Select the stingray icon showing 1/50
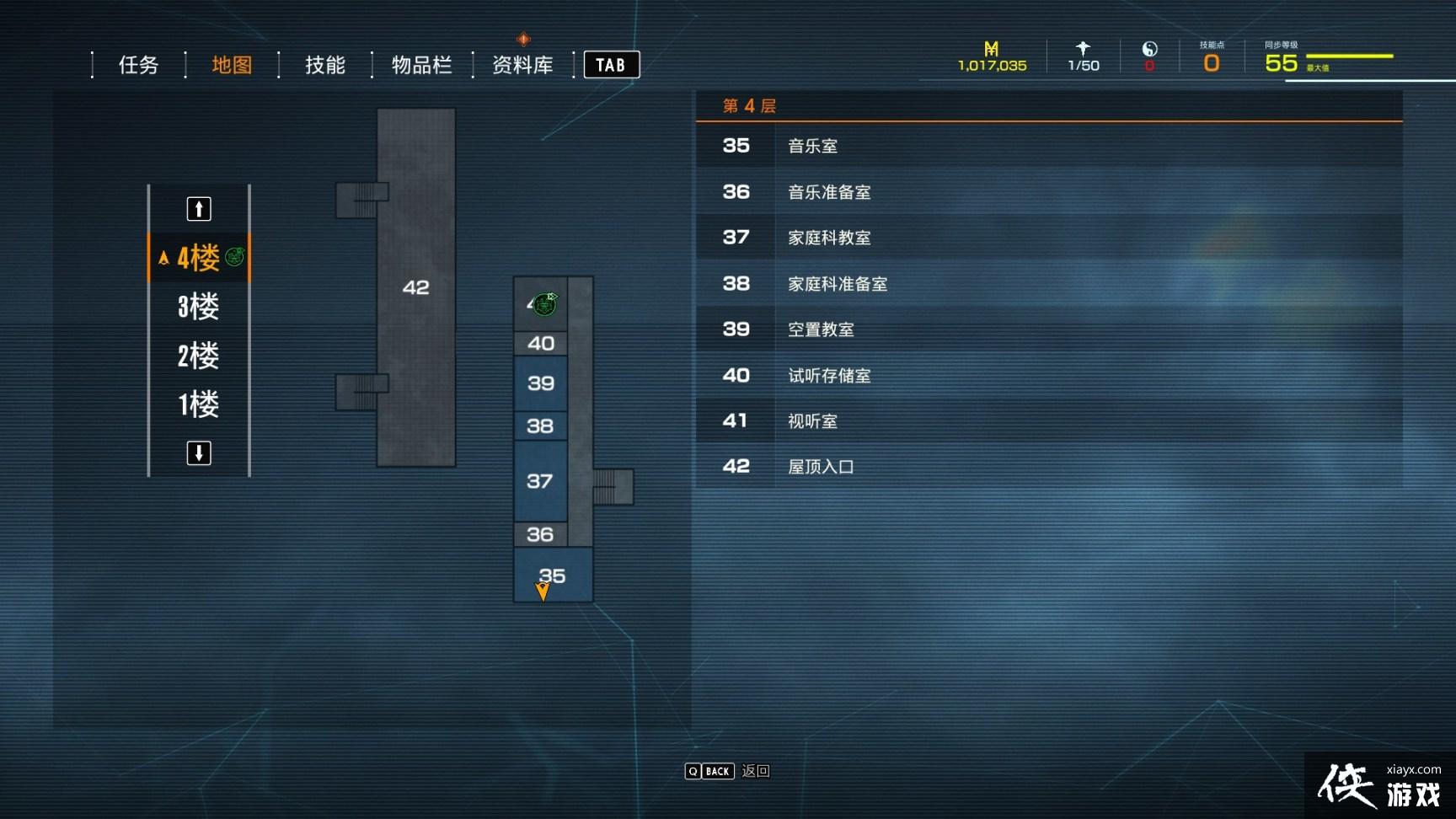This screenshot has height=819, width=1456. (x=1083, y=49)
